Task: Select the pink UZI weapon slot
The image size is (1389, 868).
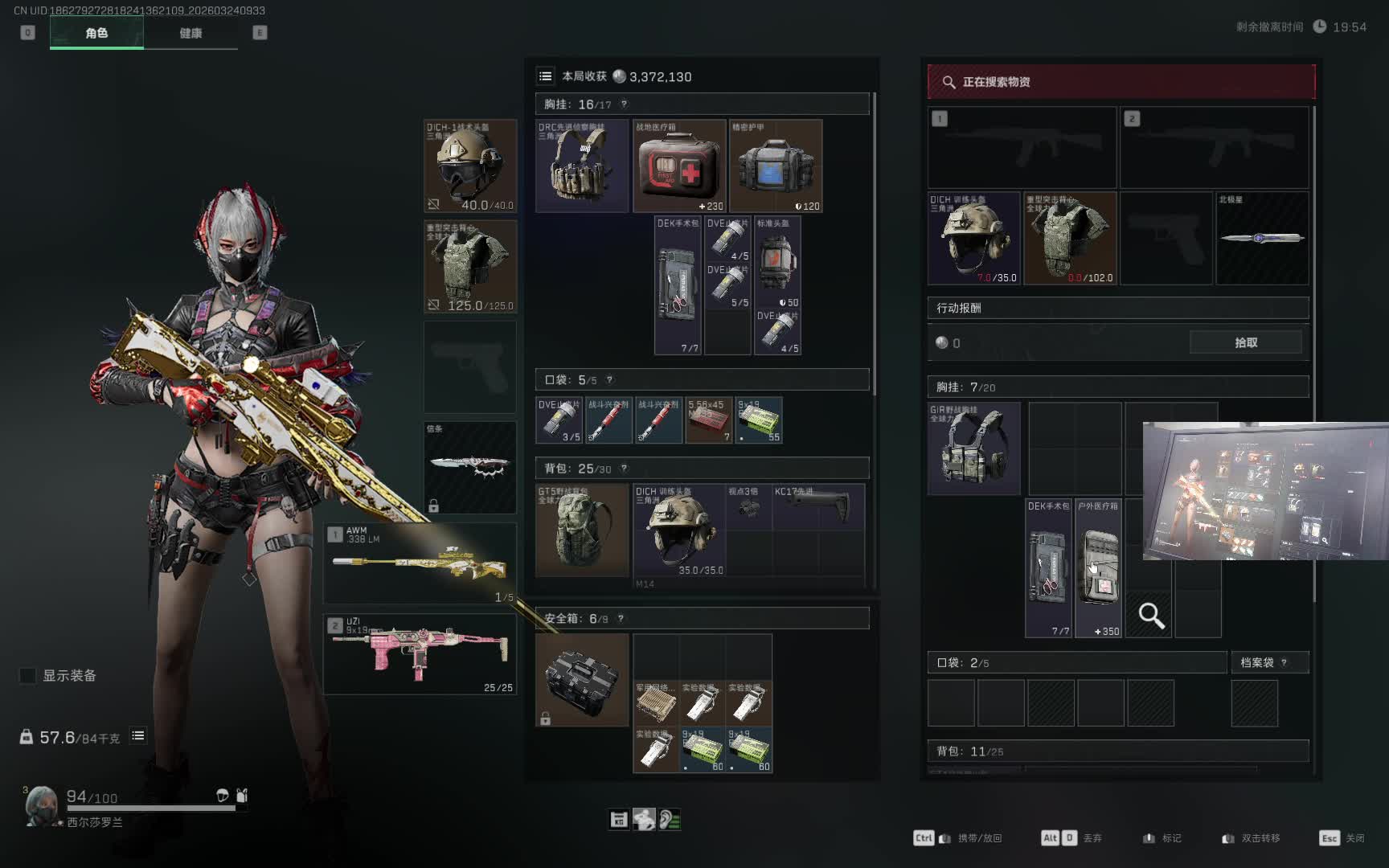Action: (x=420, y=654)
